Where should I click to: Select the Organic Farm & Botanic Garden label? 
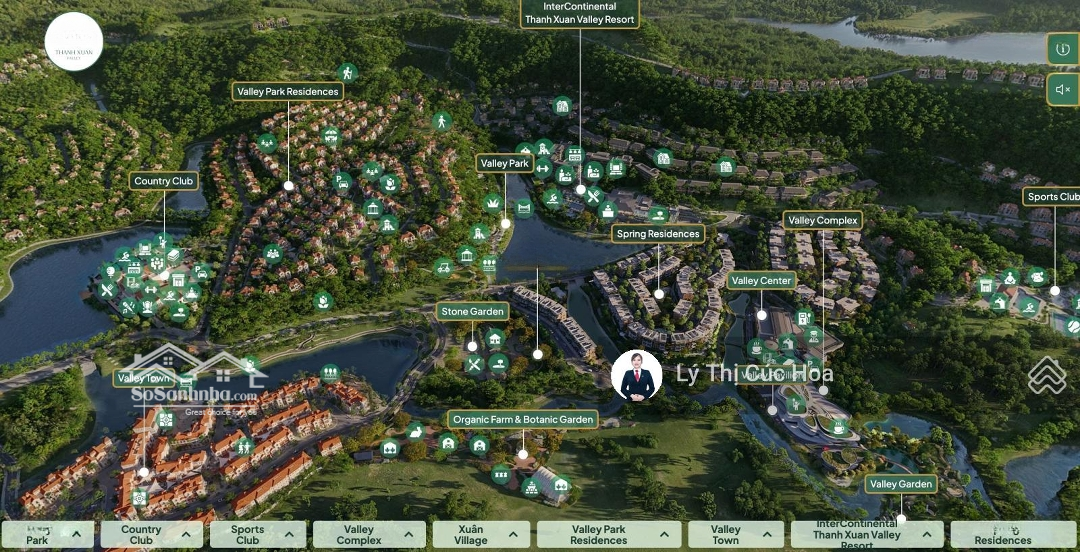(x=522, y=420)
